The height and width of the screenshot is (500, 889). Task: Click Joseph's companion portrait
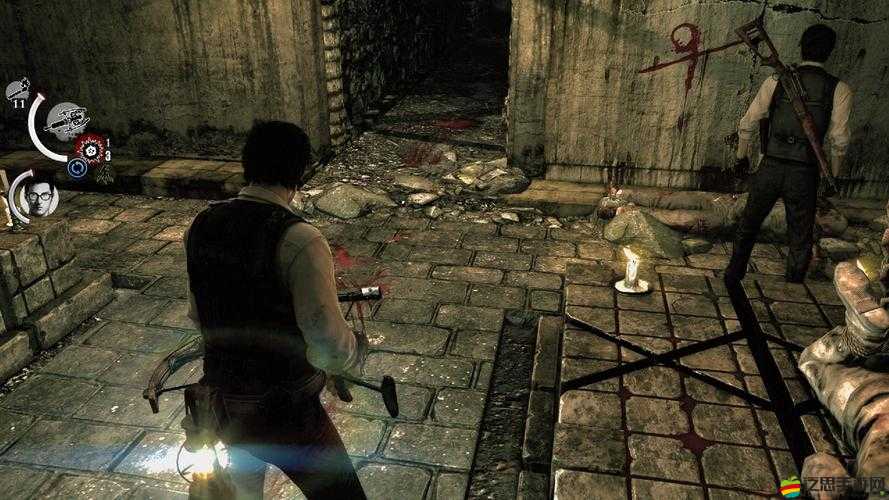coord(40,197)
